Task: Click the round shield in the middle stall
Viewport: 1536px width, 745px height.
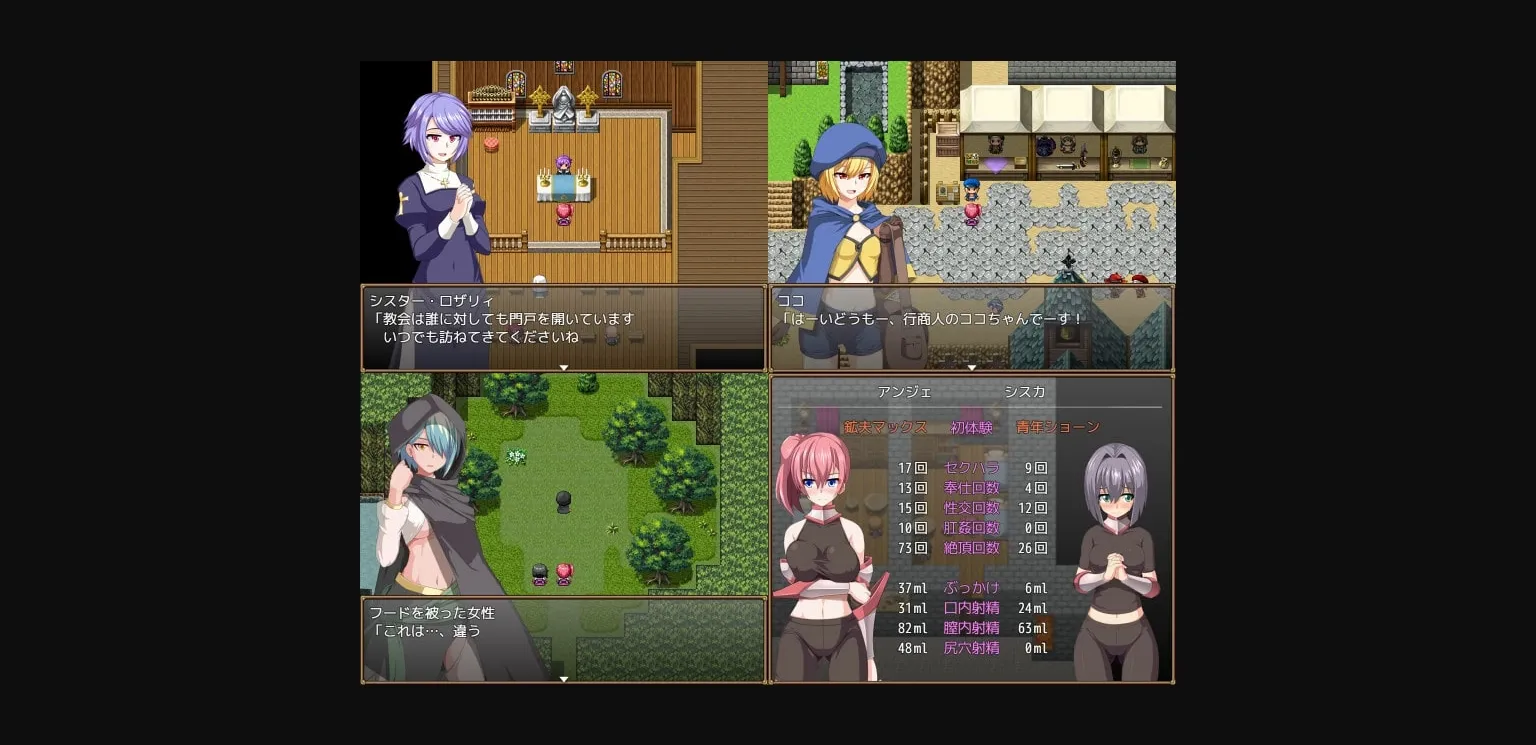Action: click(1044, 145)
